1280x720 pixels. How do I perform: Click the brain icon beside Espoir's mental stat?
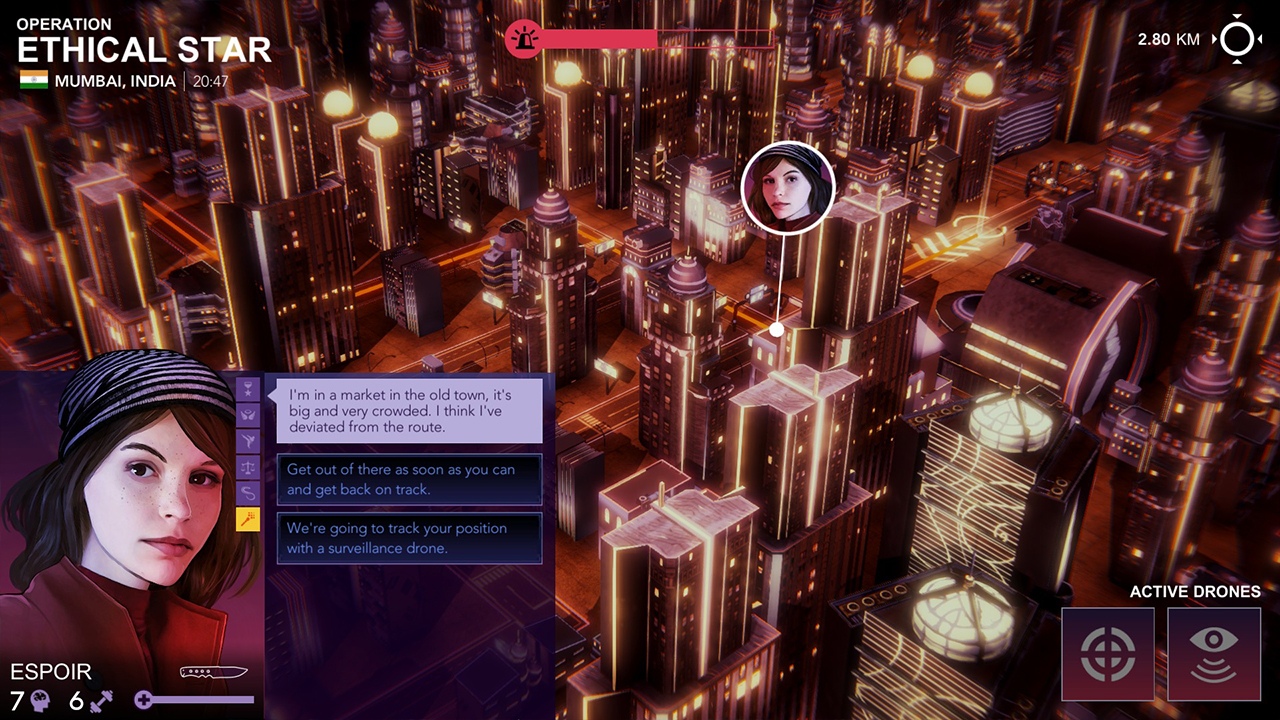pyautogui.click(x=42, y=700)
